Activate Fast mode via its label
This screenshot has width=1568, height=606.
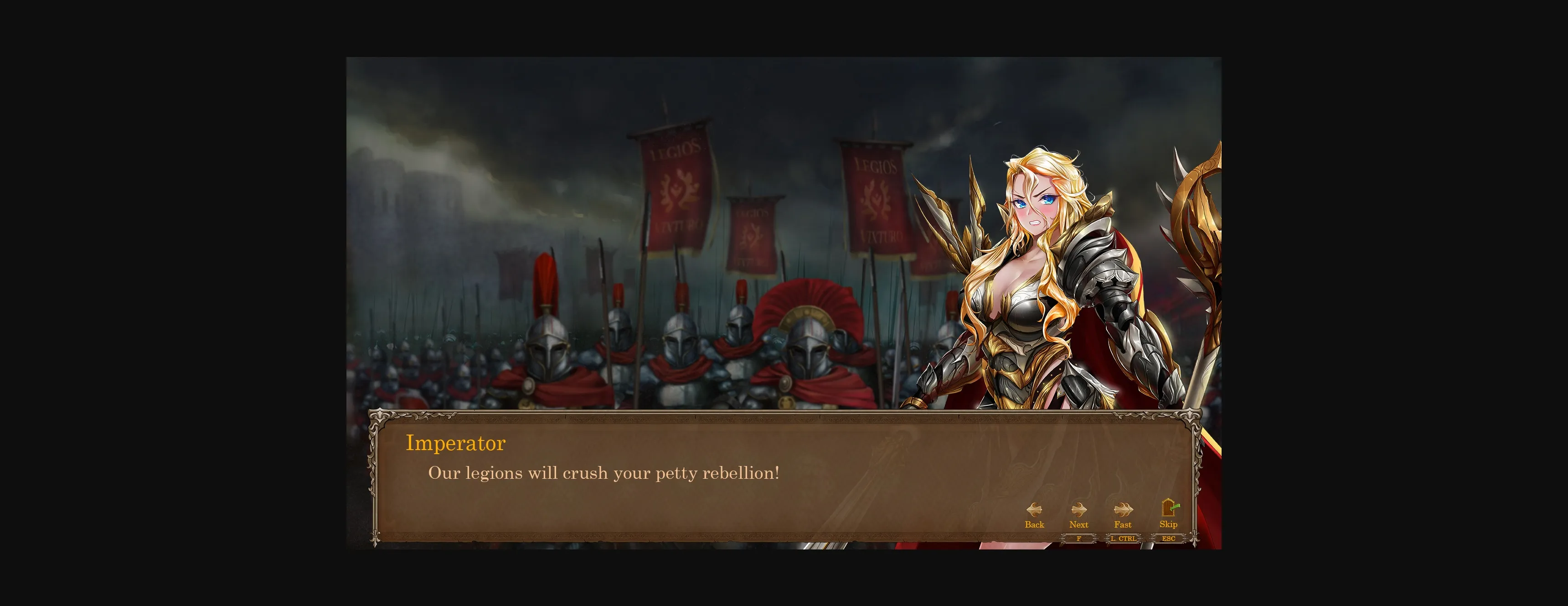(x=1123, y=524)
